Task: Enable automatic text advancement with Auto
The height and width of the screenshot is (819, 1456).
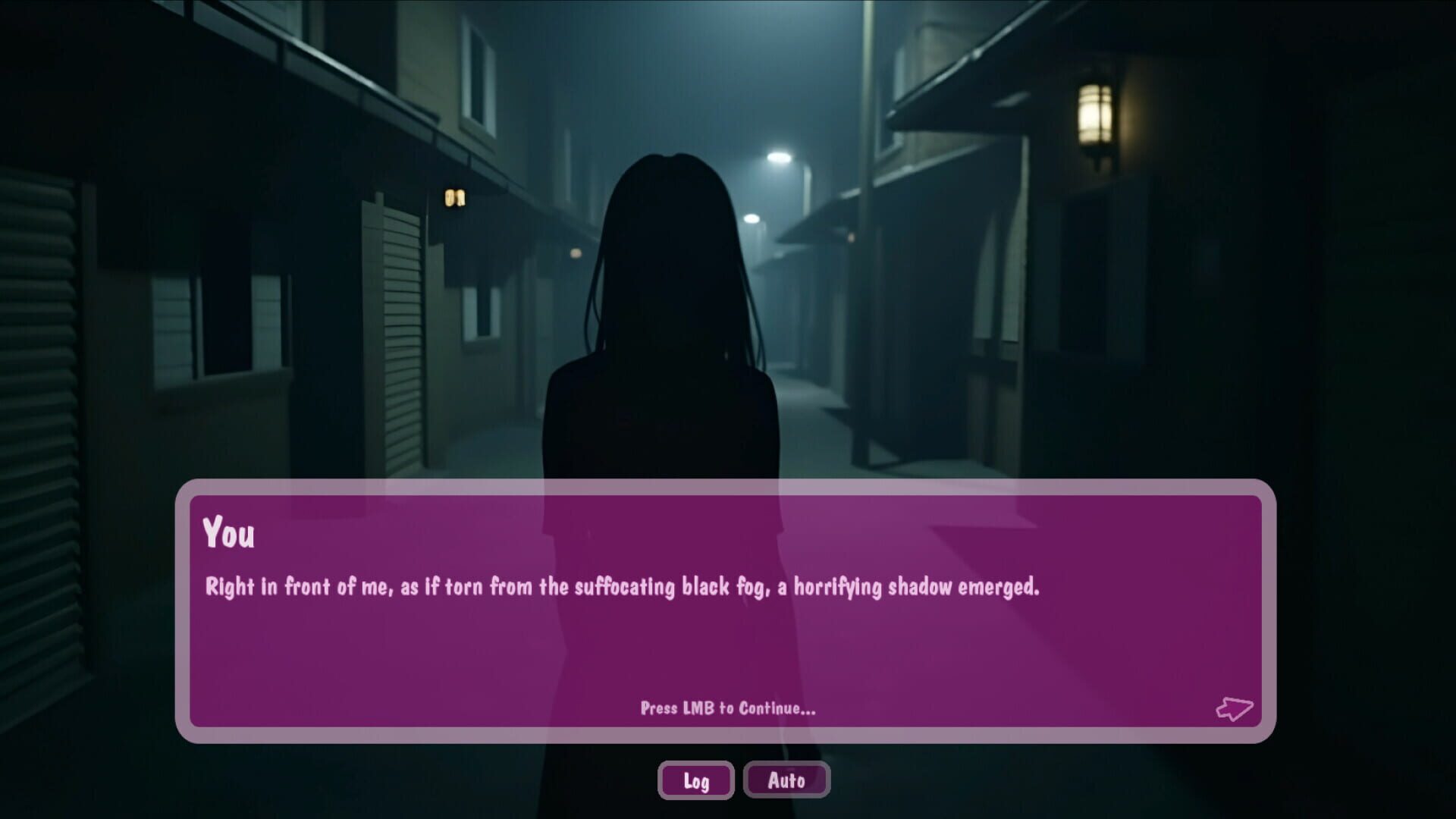Action: [786, 780]
